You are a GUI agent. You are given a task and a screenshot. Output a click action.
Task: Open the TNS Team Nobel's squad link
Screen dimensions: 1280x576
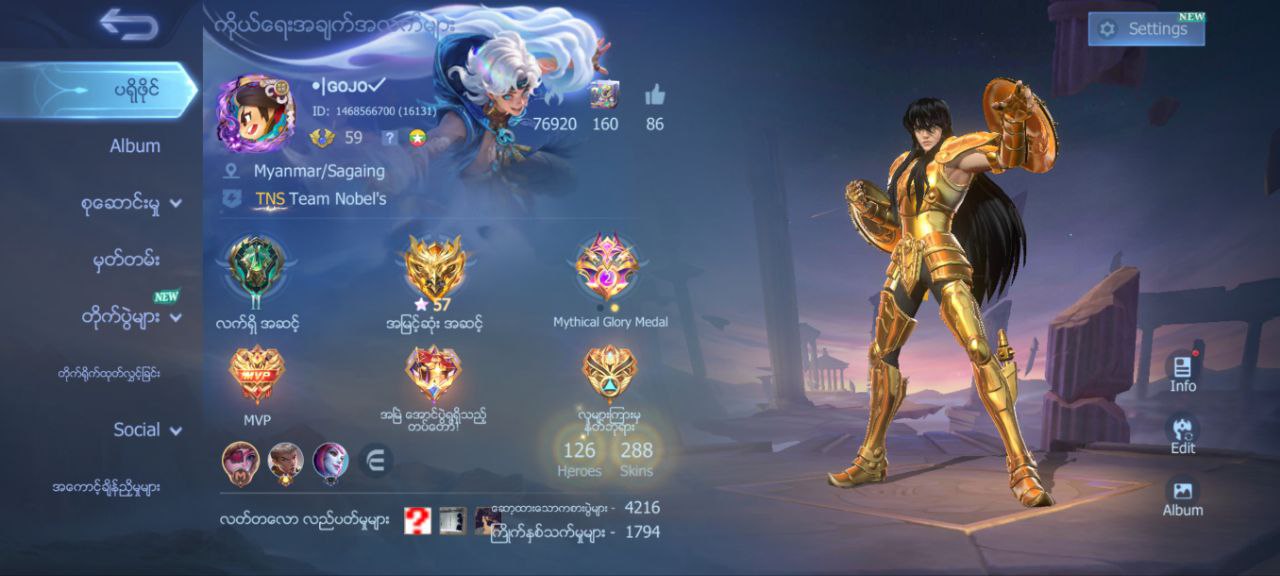pos(320,199)
